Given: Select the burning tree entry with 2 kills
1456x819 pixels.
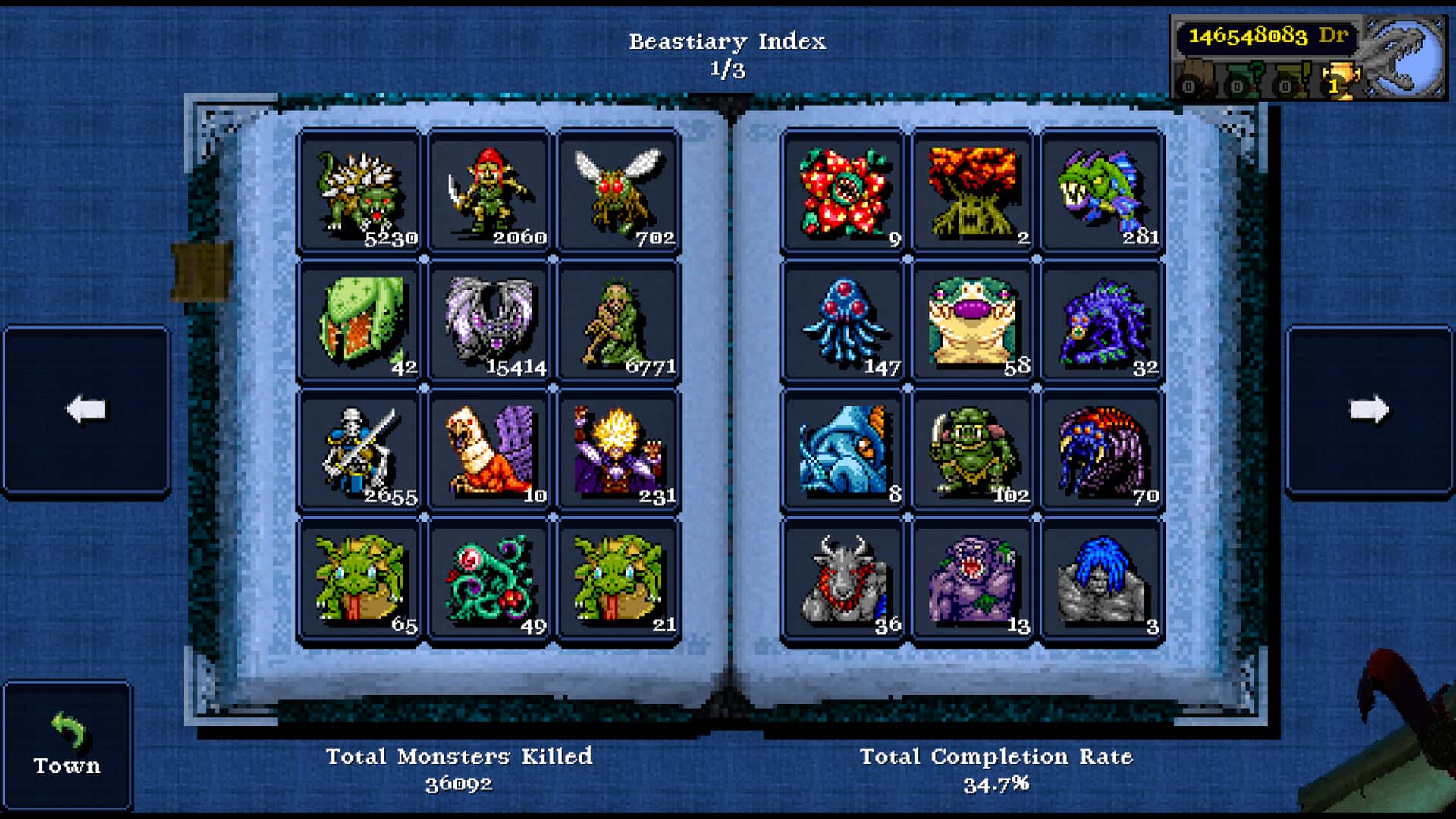Looking at the screenshot, I should click(x=971, y=191).
